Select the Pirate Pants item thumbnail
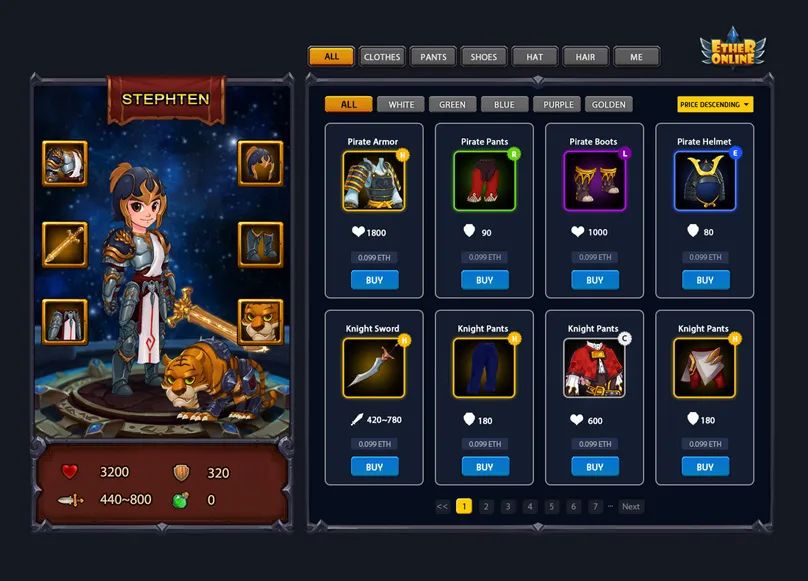This screenshot has height=581, width=808. 484,180
